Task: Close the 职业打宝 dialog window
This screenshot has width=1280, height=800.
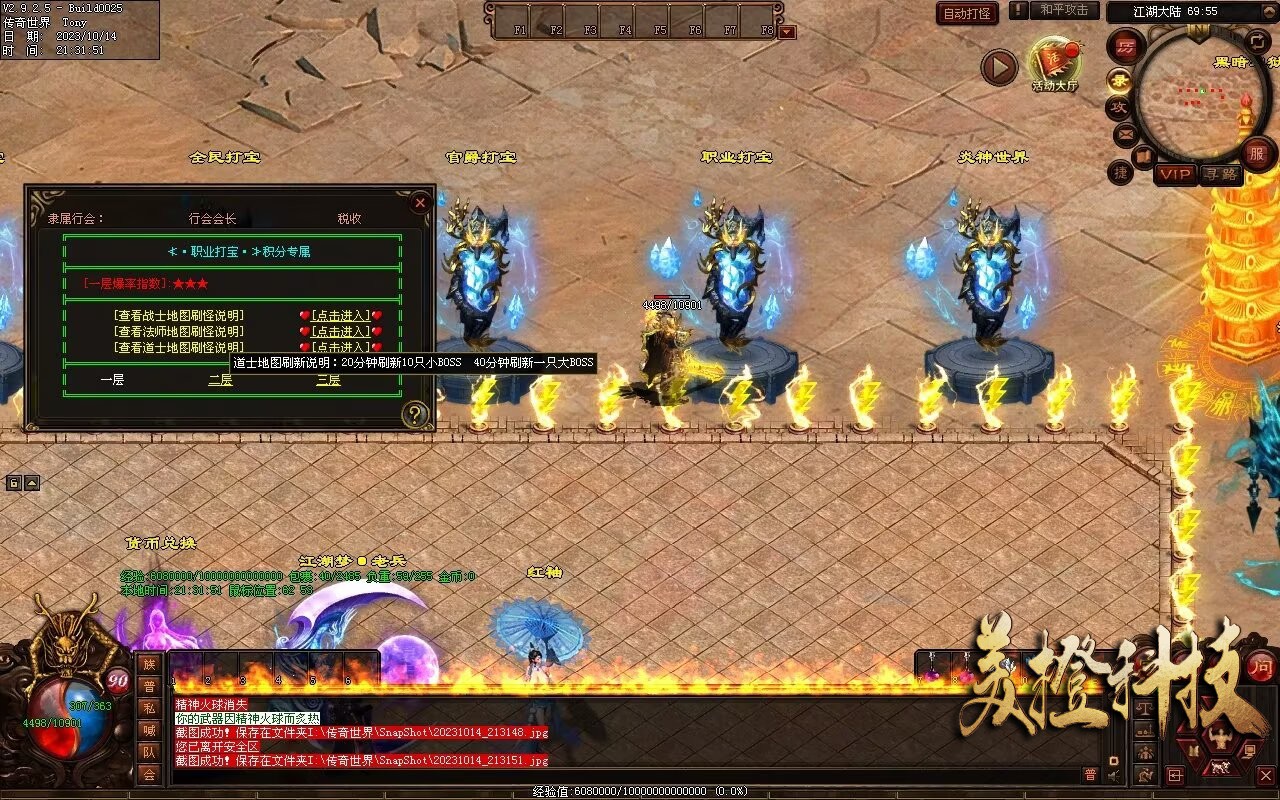Action: (x=420, y=203)
